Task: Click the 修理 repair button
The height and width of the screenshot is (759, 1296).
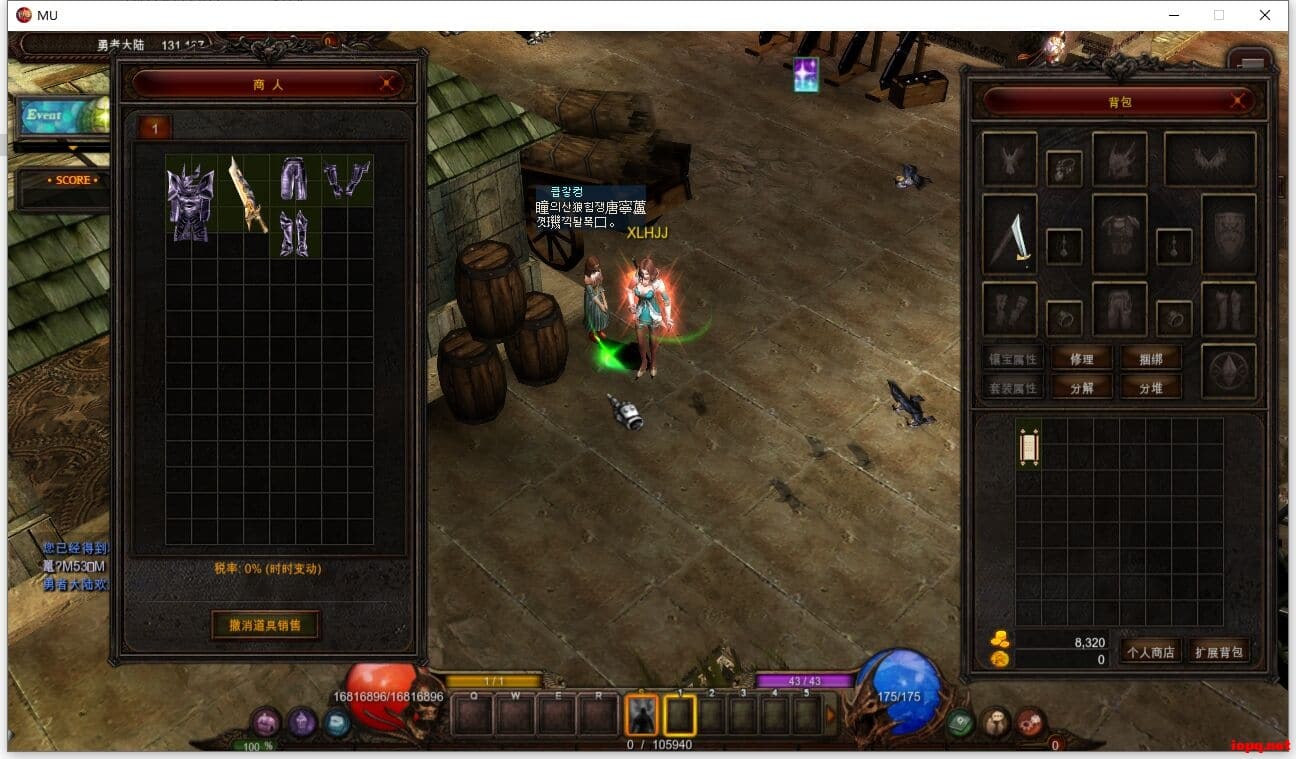Action: pyautogui.click(x=1081, y=359)
